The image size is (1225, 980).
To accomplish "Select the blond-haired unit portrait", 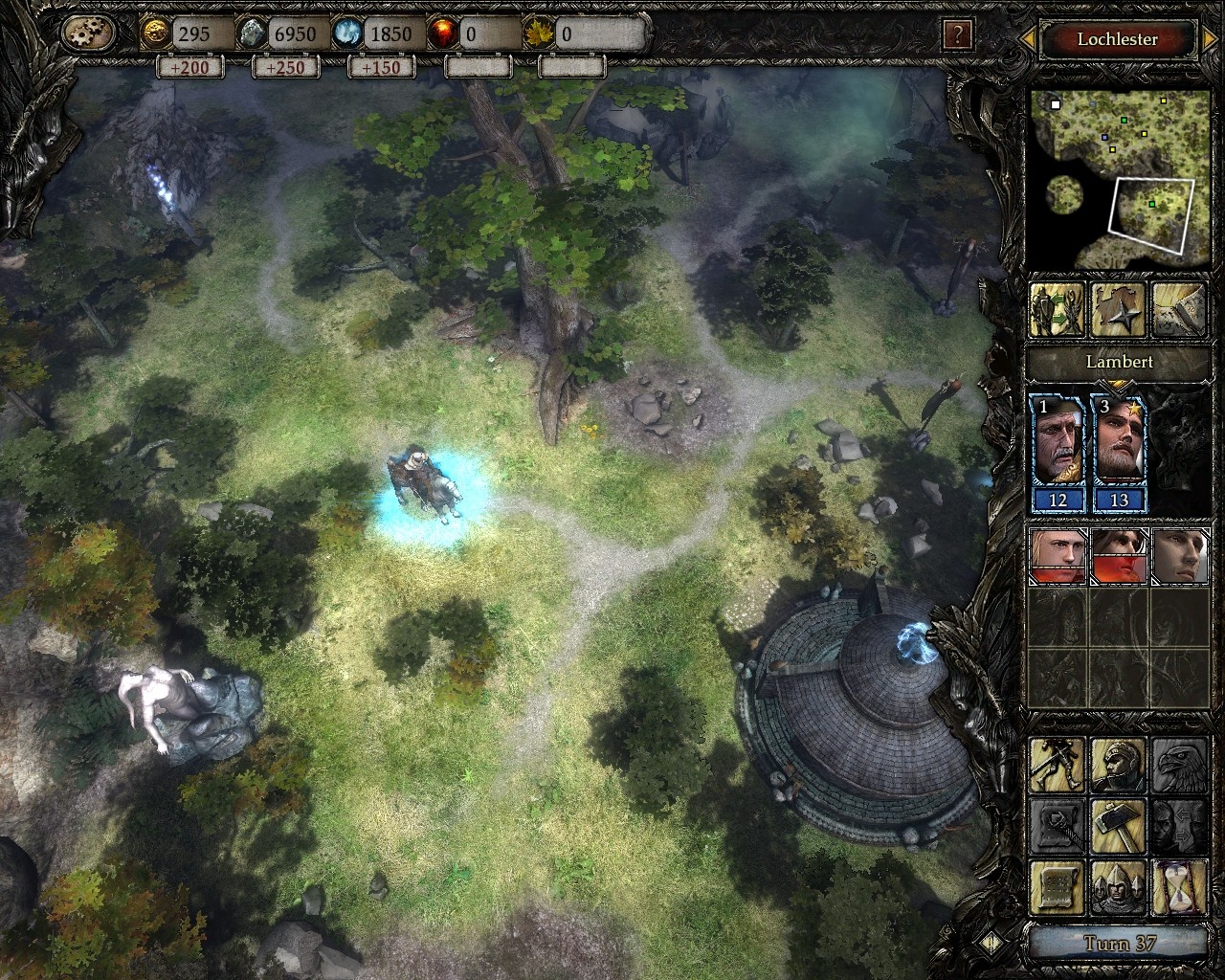I will coord(1057,557).
